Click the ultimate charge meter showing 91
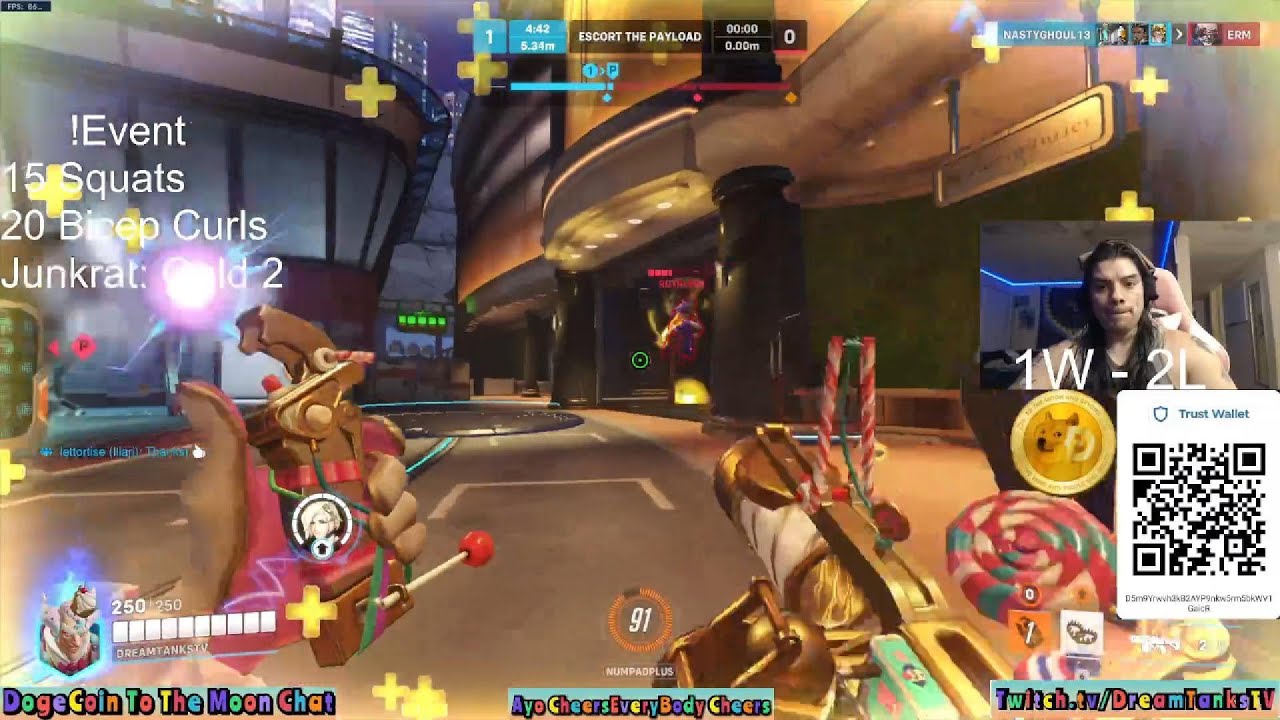The width and height of the screenshot is (1280, 720). coord(640,622)
